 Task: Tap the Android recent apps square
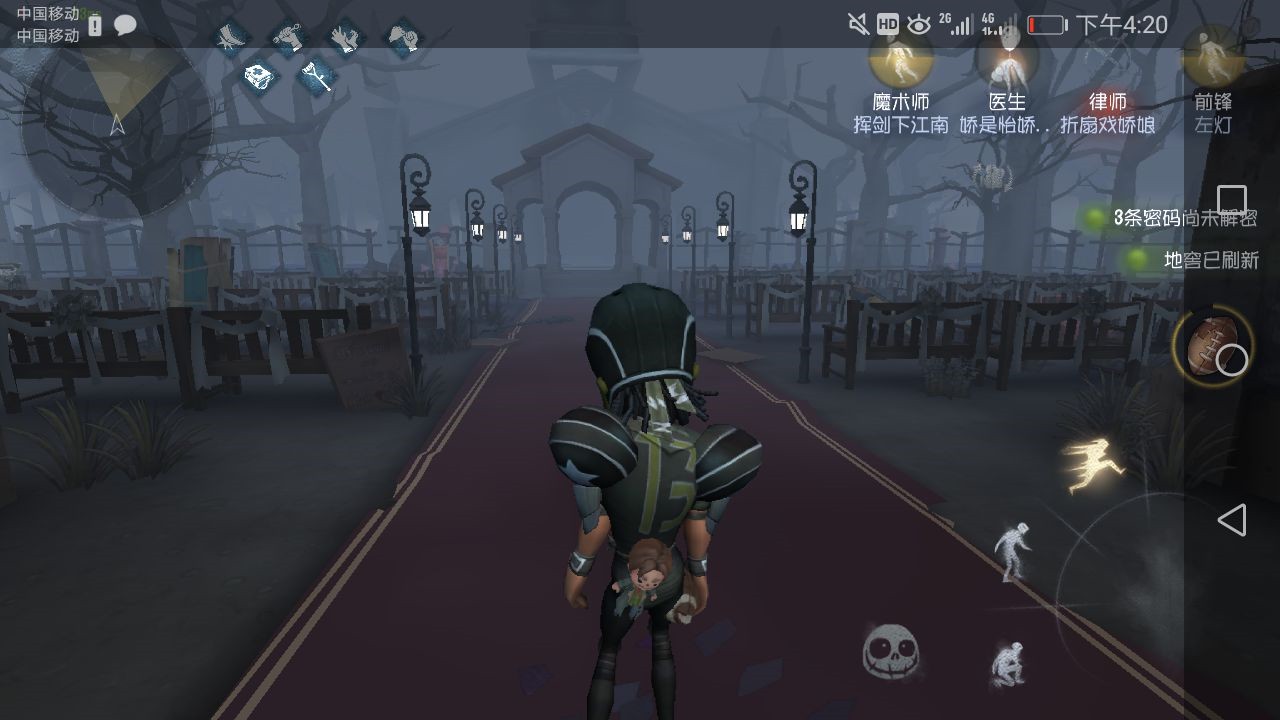point(1231,200)
